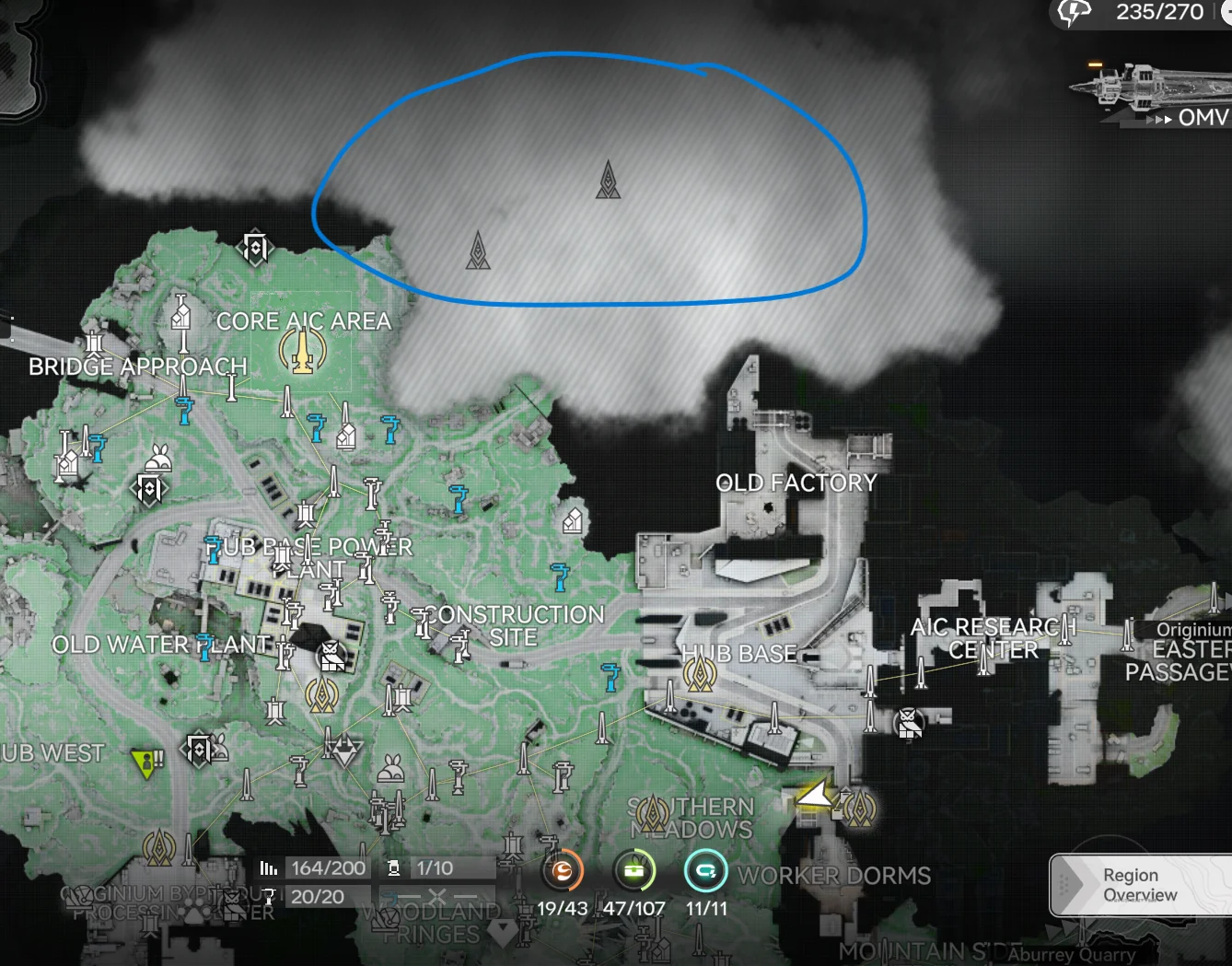
Task: Click the Hub Base area label
Action: tap(740, 653)
